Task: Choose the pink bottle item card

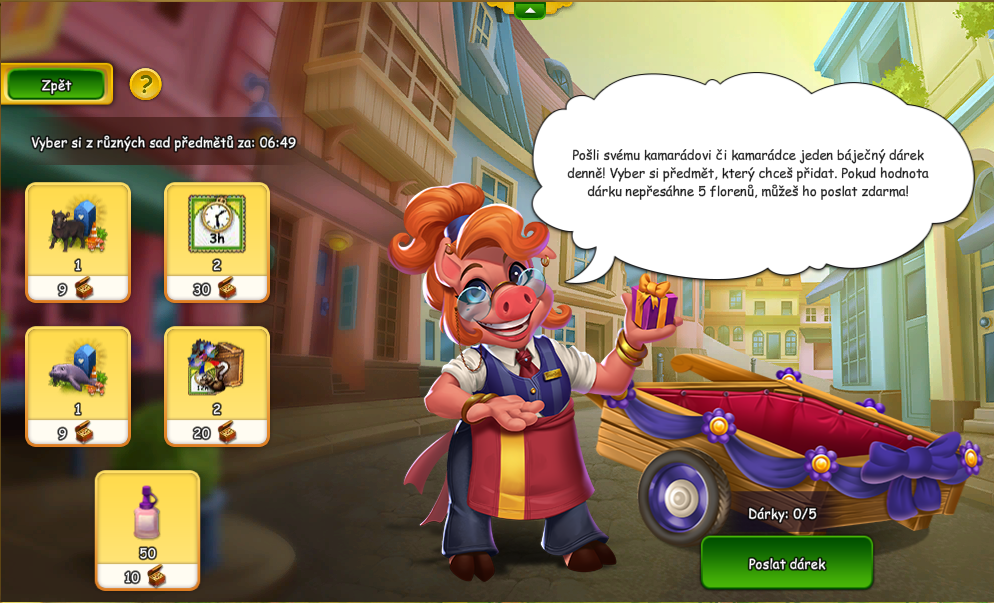Action: 147,528
